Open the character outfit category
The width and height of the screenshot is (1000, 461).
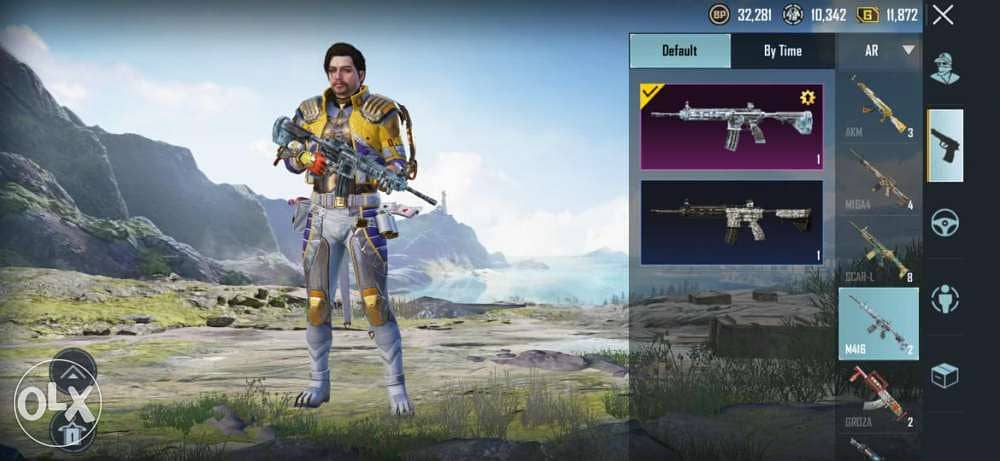coord(945,68)
